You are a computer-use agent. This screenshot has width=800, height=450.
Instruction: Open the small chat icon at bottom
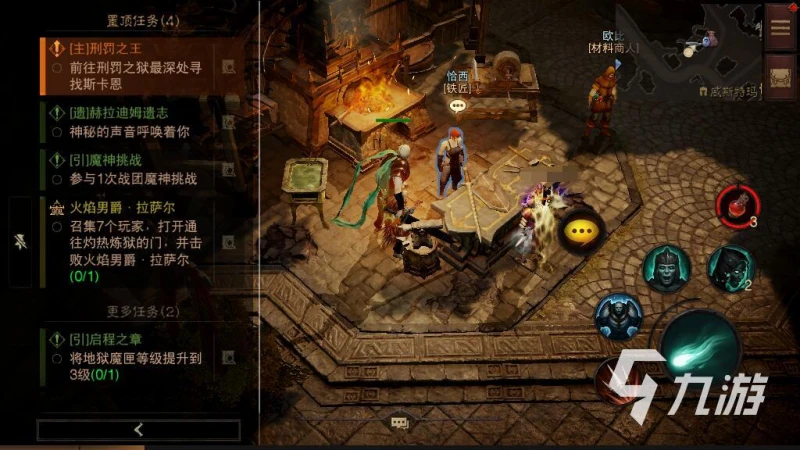(x=399, y=424)
